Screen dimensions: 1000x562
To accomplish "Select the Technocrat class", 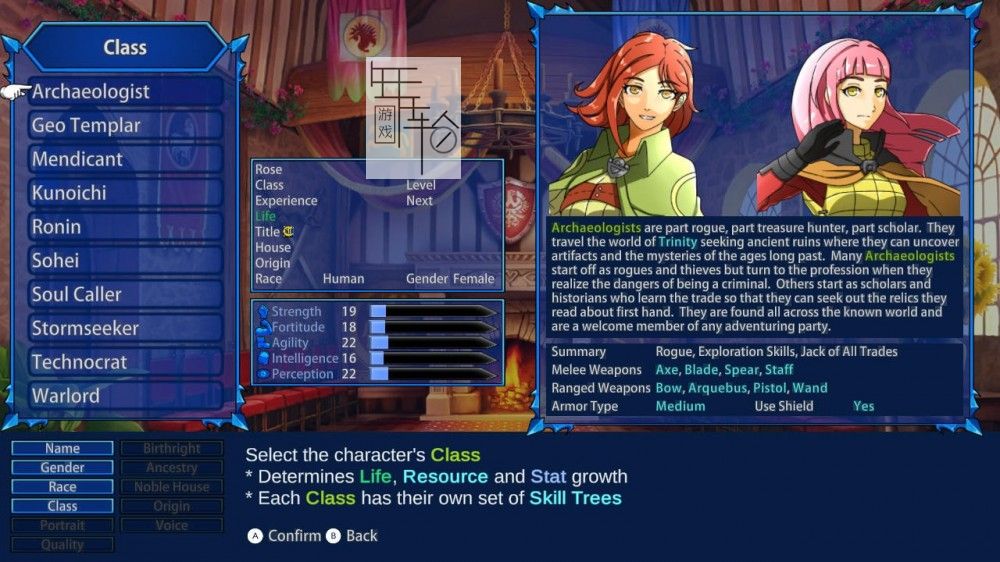I will pos(125,362).
